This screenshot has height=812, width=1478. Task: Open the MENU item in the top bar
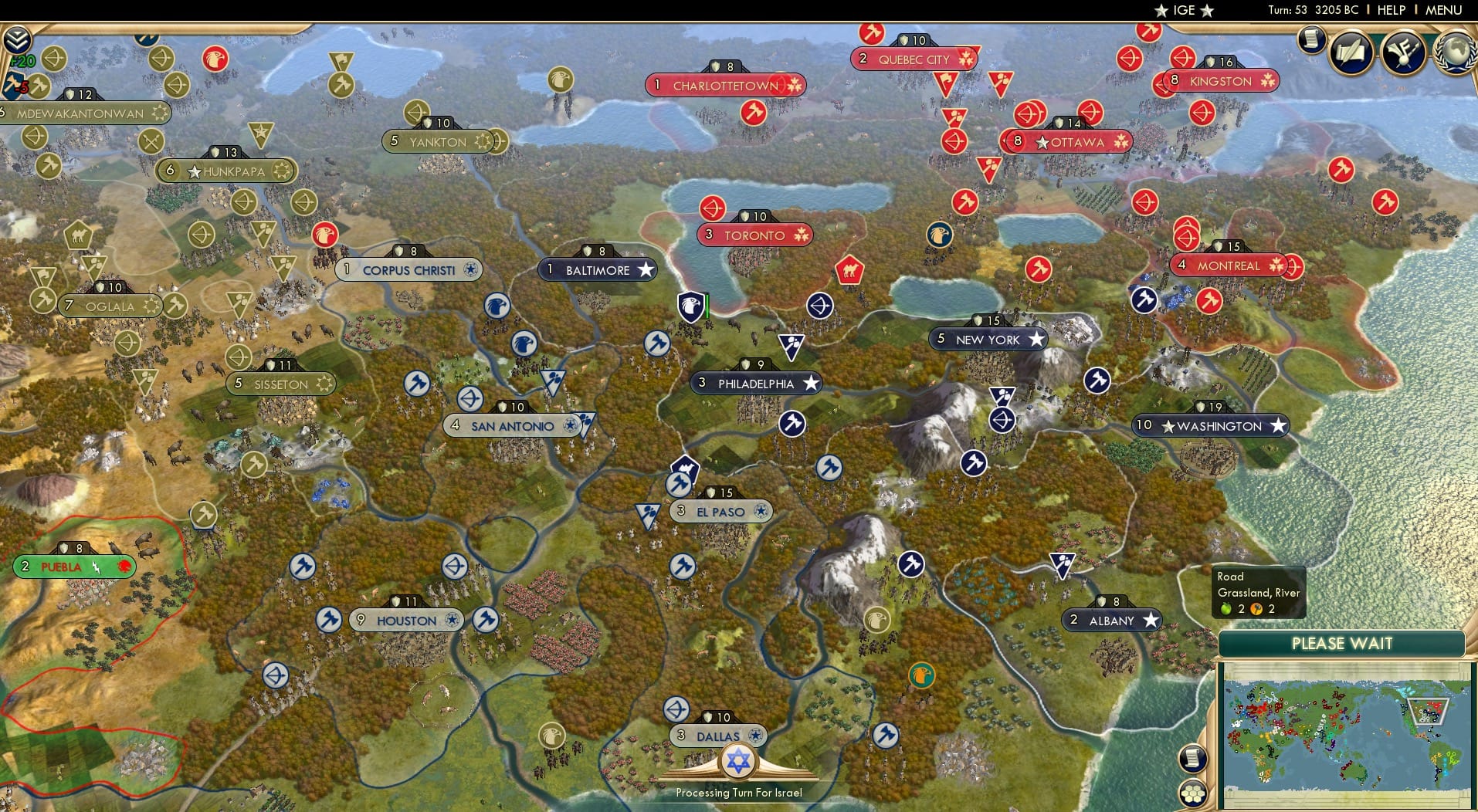pos(1445,11)
